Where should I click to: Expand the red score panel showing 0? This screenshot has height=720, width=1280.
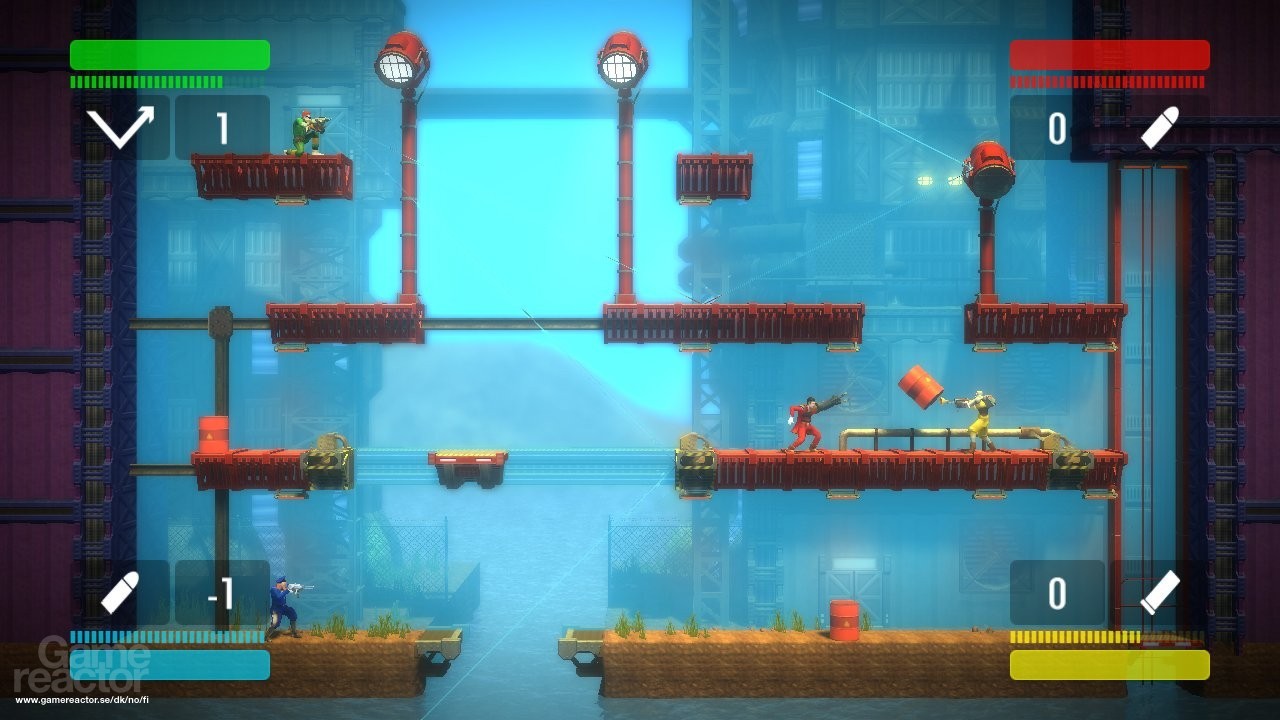(1055, 129)
